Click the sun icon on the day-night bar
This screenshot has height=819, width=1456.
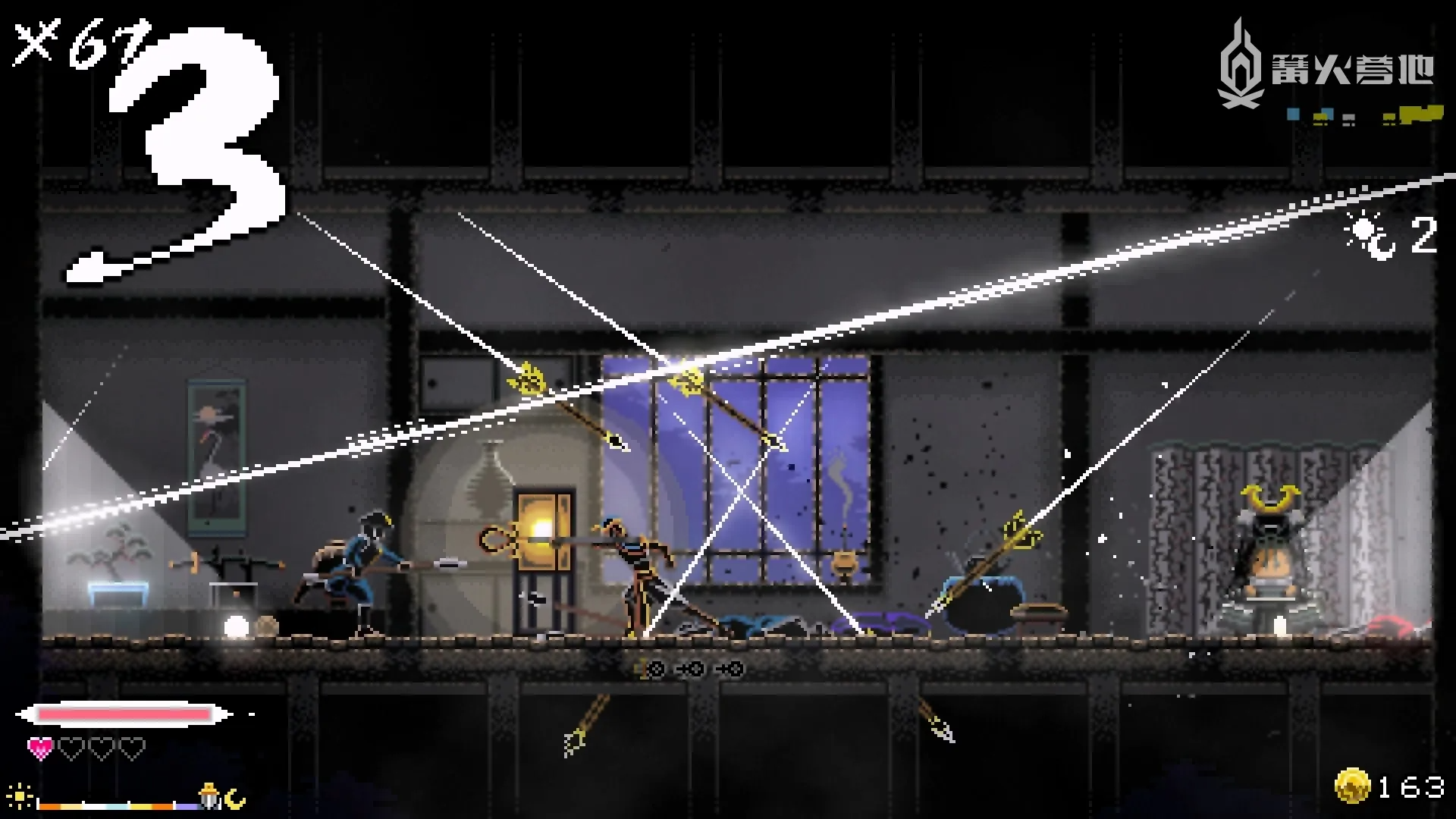(20, 798)
